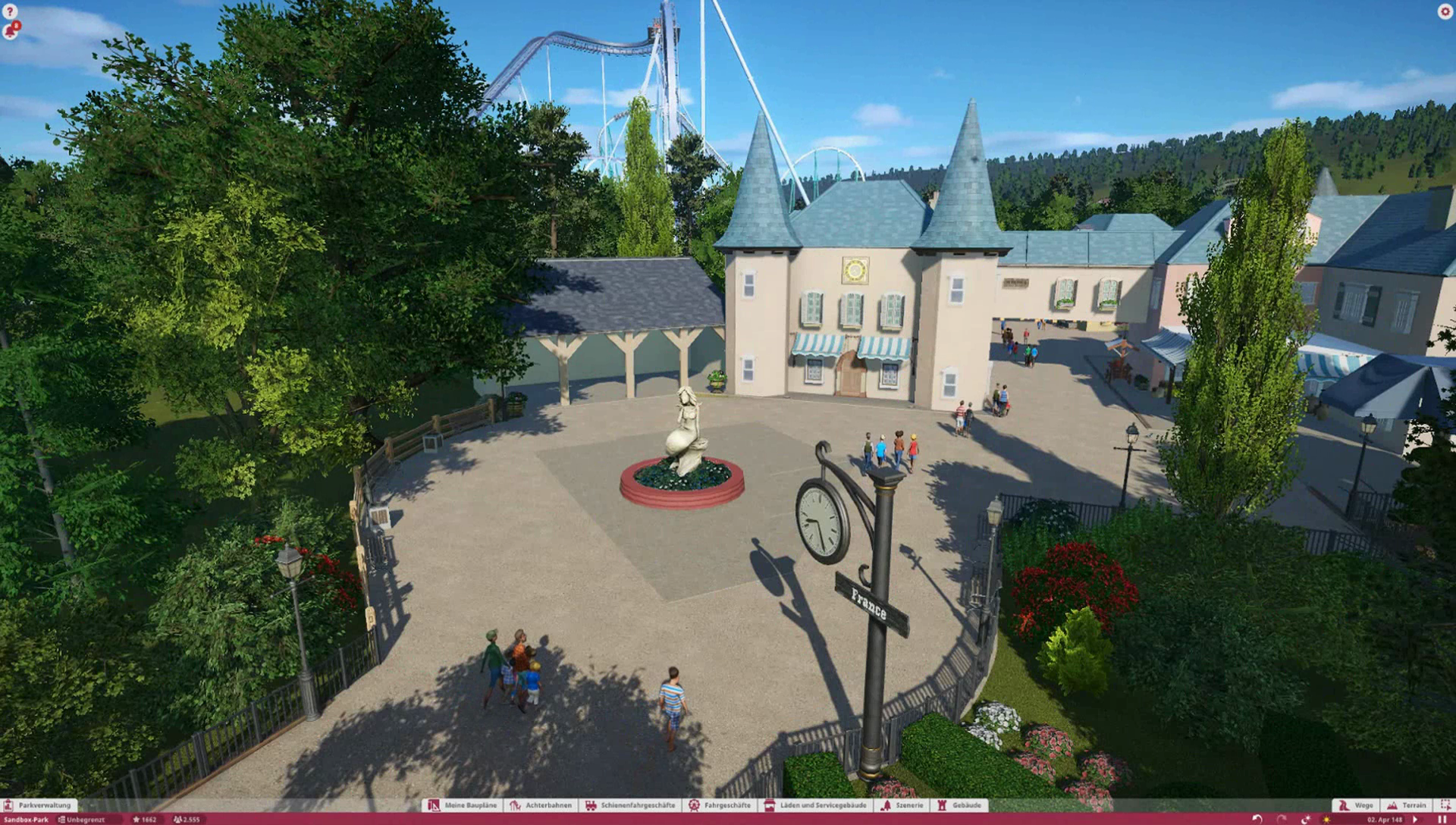1456x825 pixels.
Task: Open the Gebäude buildings menu
Action: click(x=960, y=805)
